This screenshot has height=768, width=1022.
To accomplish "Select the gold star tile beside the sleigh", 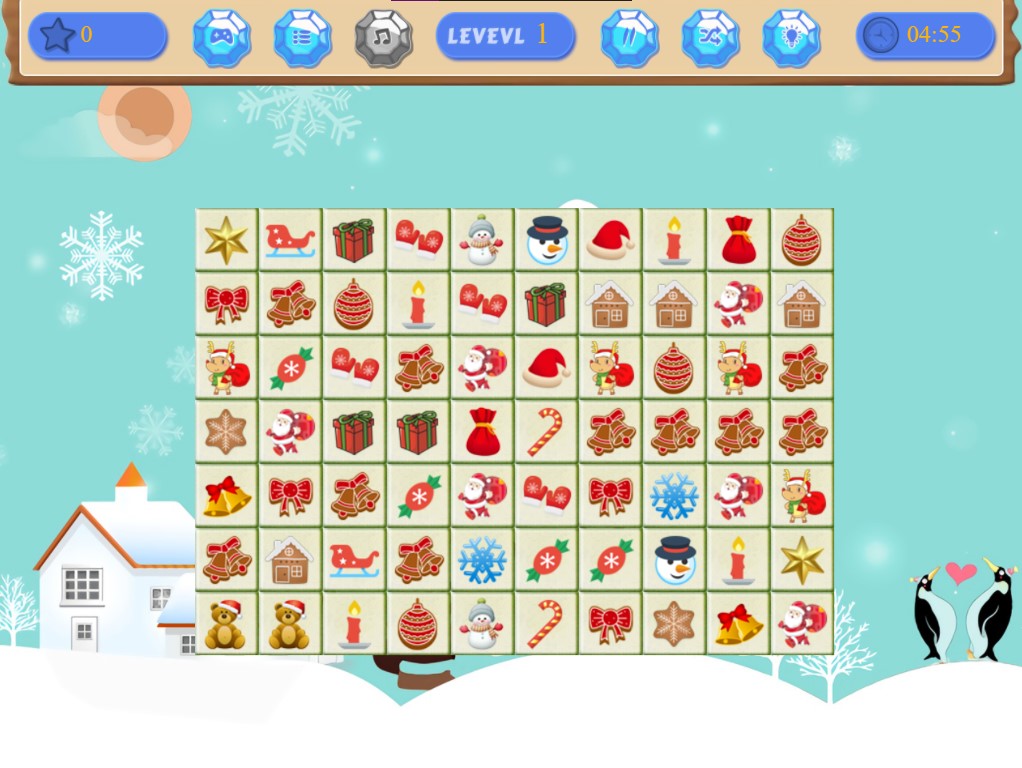I will pos(227,240).
